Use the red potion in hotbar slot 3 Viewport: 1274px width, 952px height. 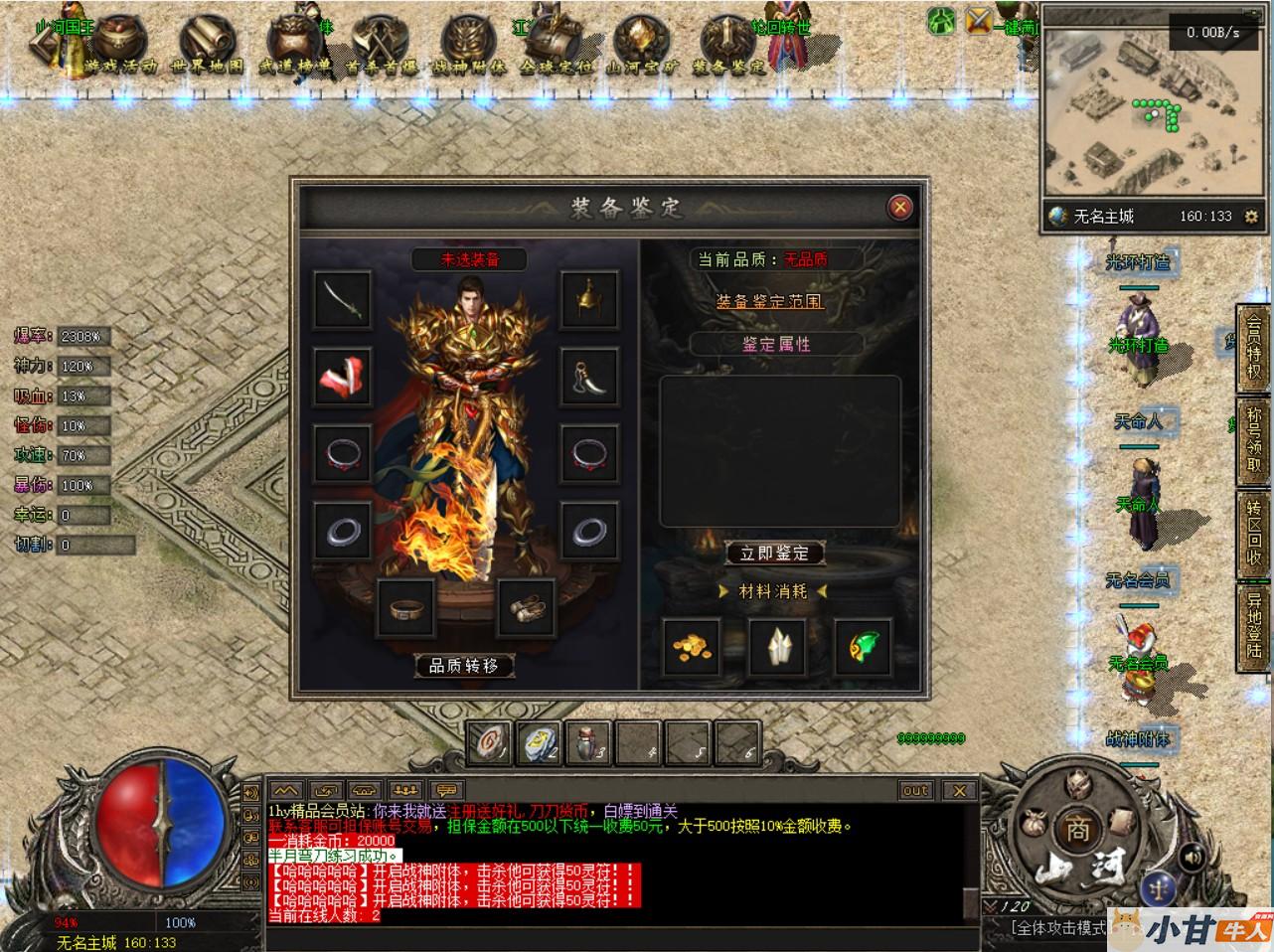[588, 741]
